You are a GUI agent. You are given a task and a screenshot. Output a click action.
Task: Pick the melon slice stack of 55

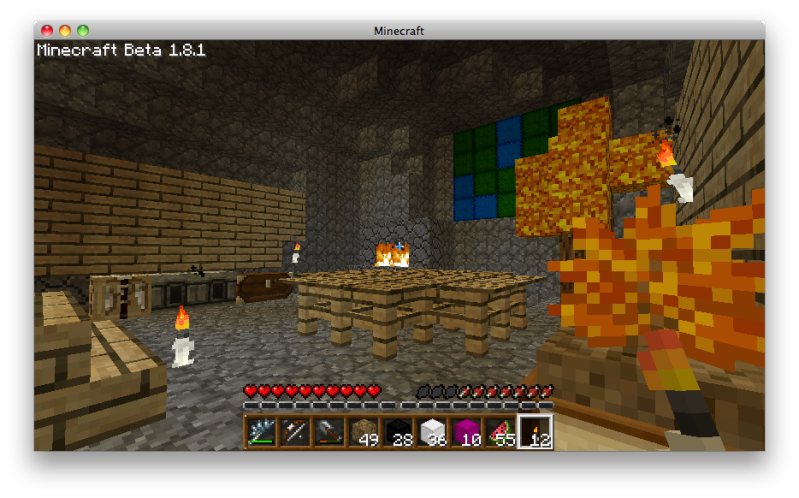pyautogui.click(x=501, y=432)
